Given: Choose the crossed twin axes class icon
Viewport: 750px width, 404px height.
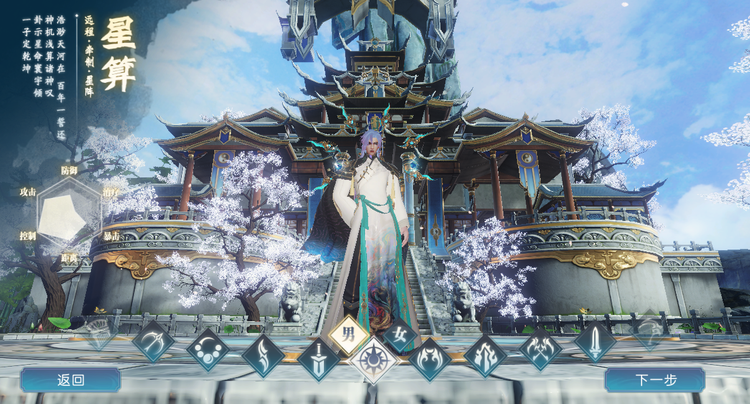Looking at the screenshot, I should pos(540,350).
